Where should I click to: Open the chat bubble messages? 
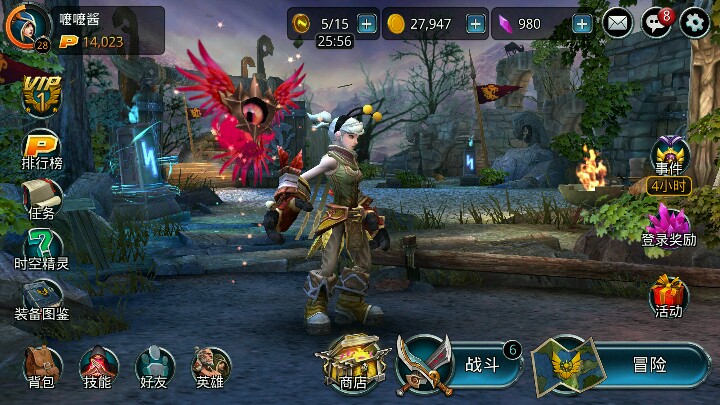(x=656, y=22)
